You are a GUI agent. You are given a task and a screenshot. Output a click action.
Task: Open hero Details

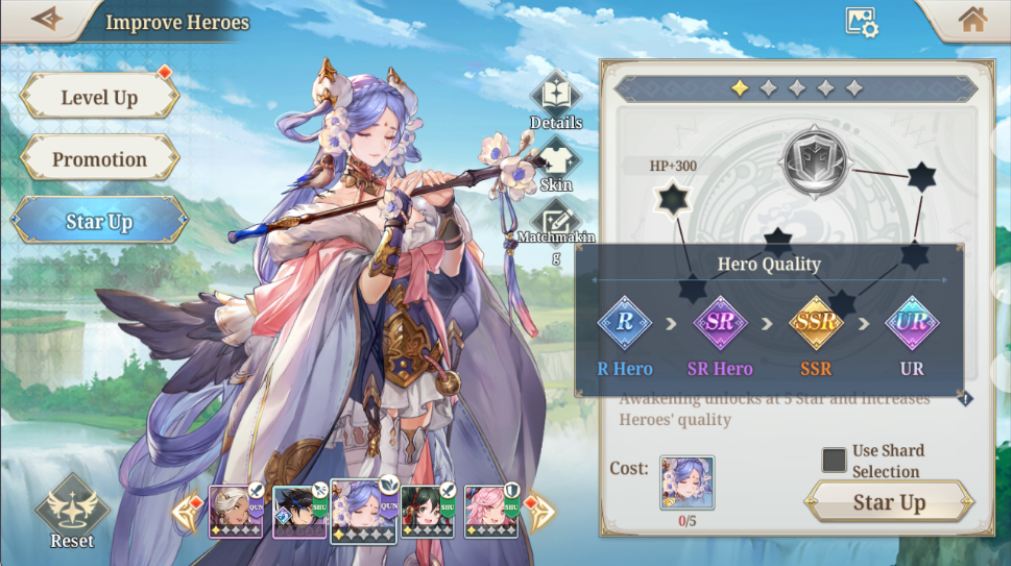[x=555, y=100]
